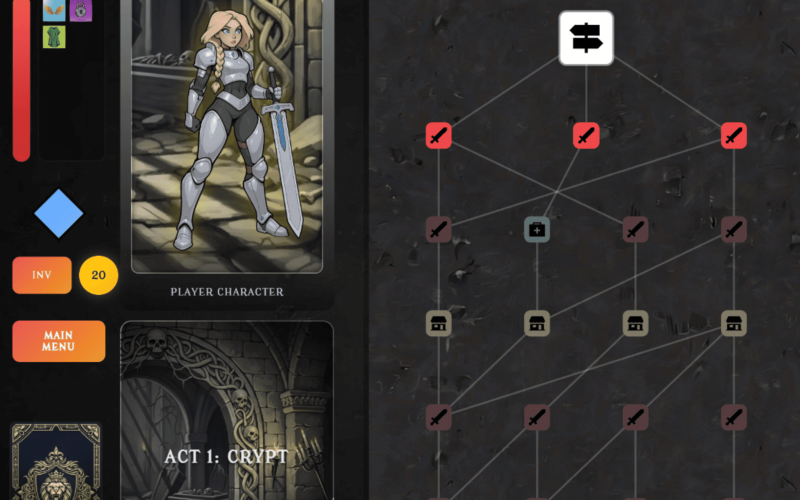The image size is (800, 500).
Task: Open the Main Menu
Action: (x=58, y=341)
